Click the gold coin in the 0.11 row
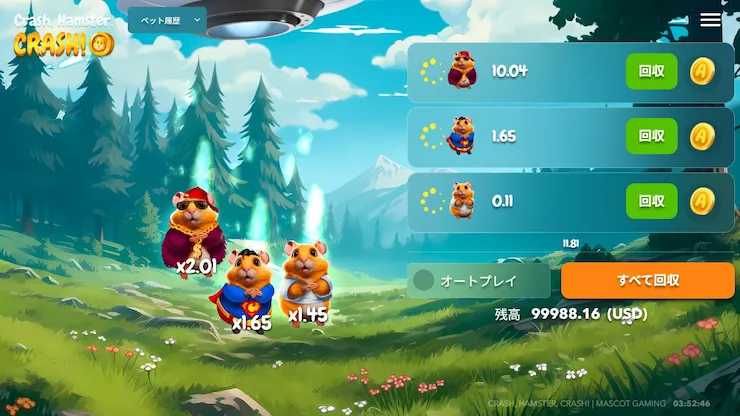The image size is (740, 416). (x=703, y=201)
